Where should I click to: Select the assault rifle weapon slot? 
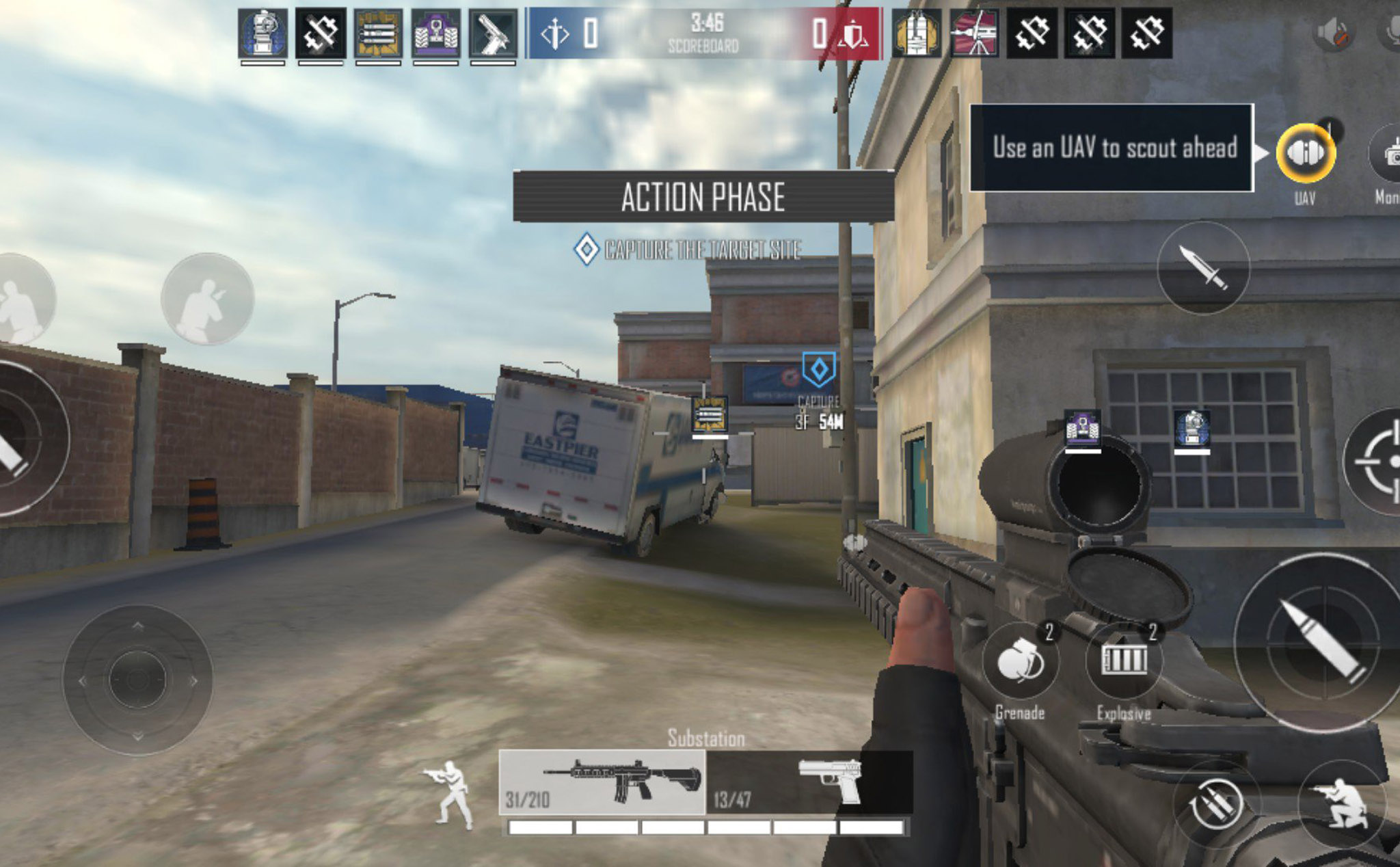pos(602,783)
